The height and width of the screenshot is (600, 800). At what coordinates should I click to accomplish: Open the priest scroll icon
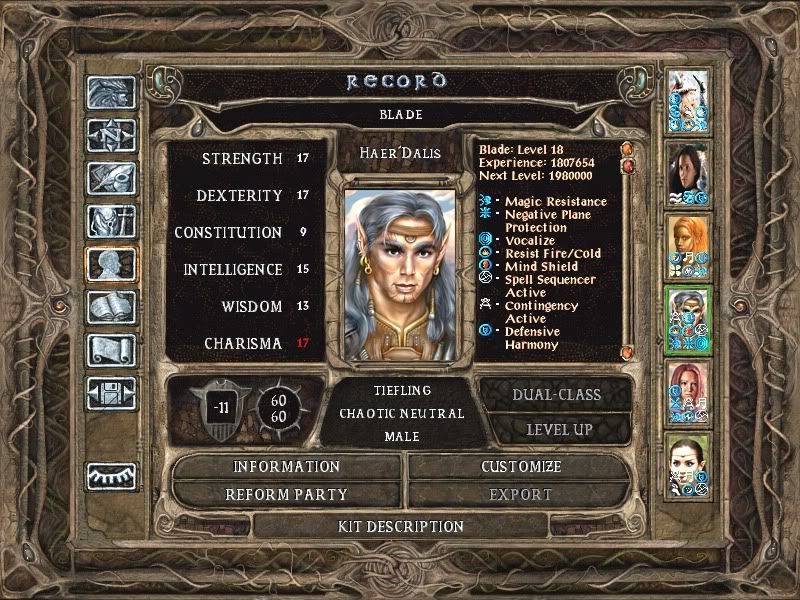(x=110, y=350)
